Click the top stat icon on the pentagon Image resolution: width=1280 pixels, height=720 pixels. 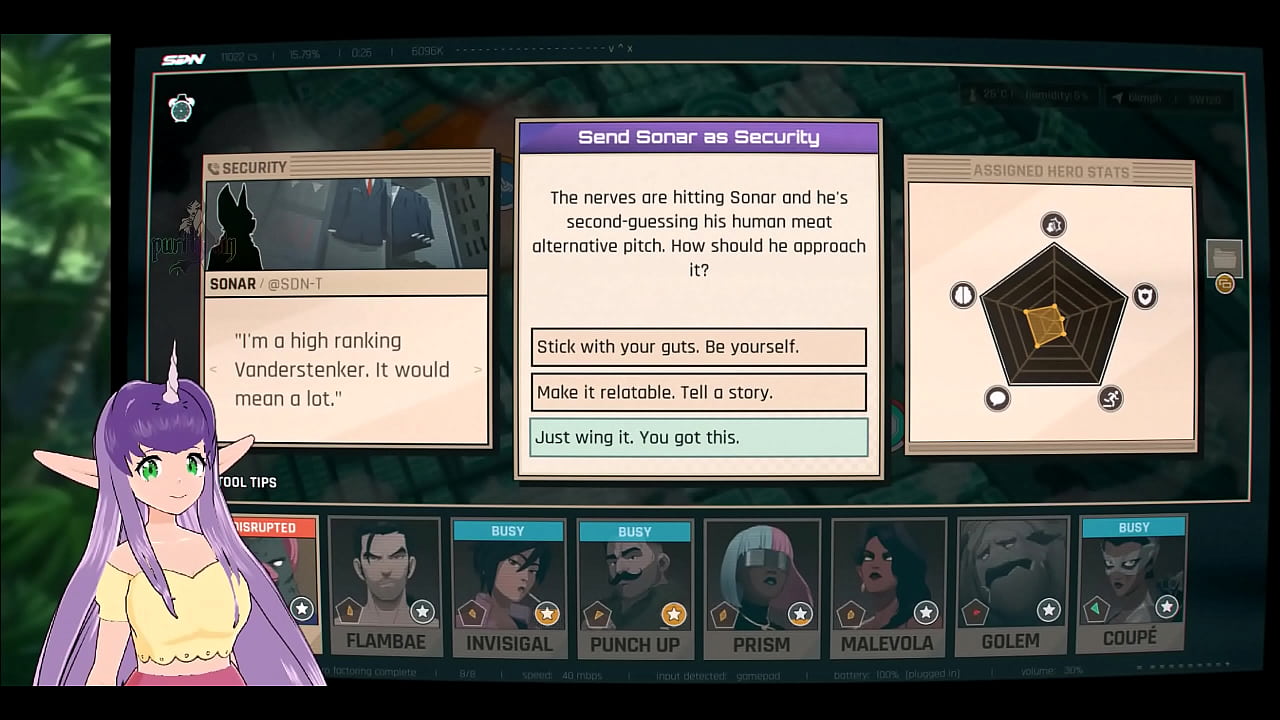[x=1053, y=225]
